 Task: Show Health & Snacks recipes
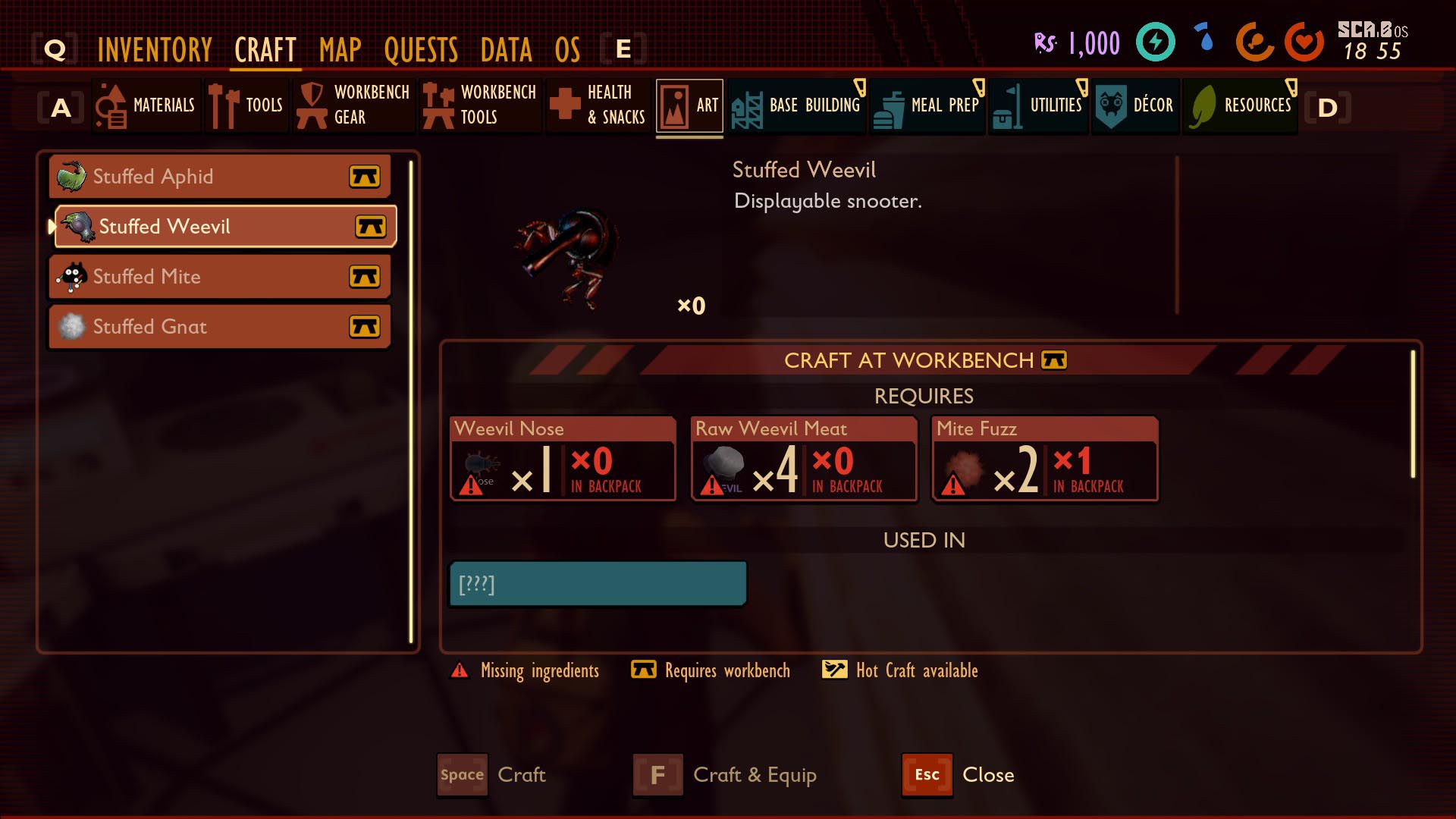pos(598,105)
